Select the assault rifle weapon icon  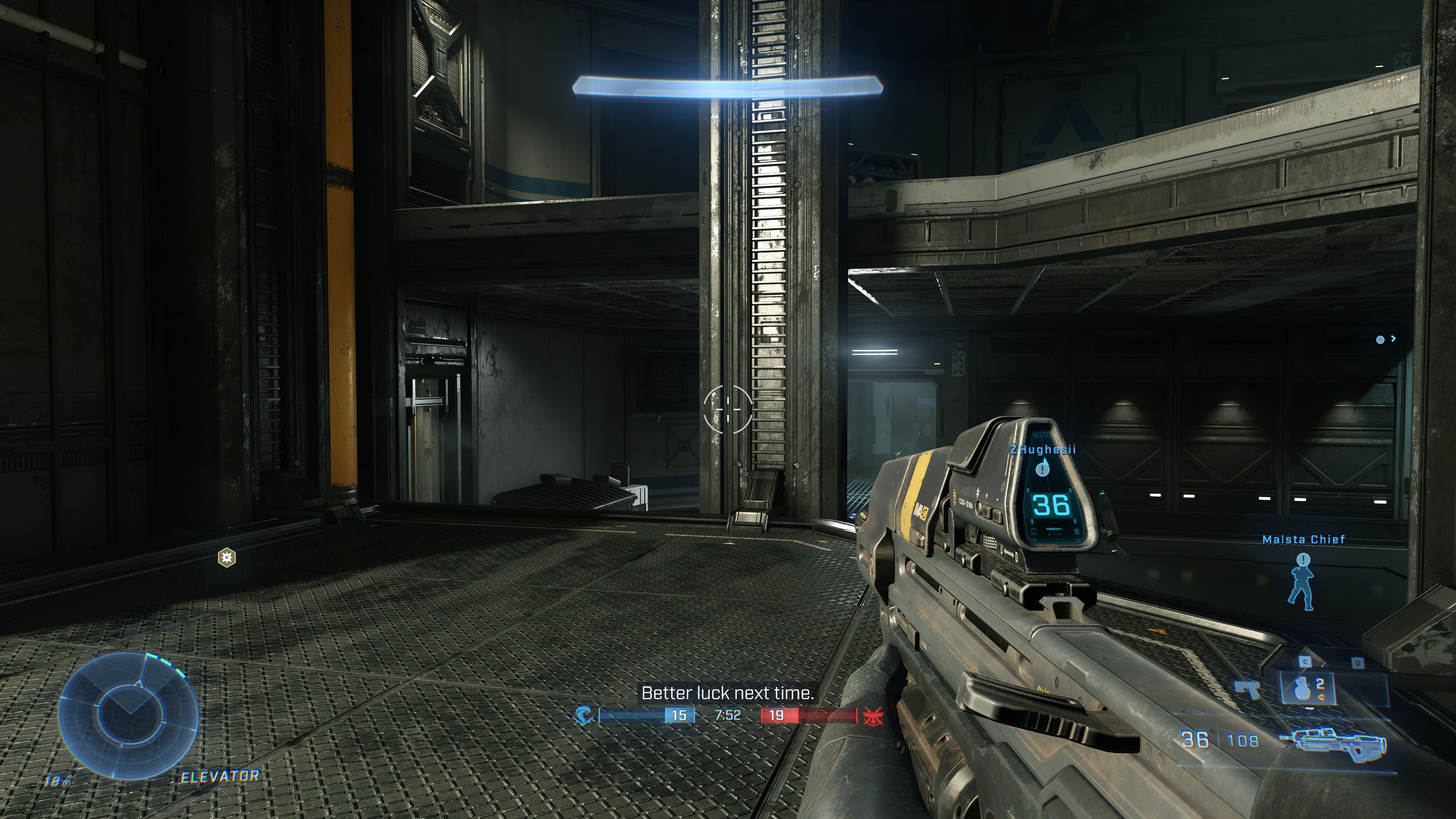coord(1332,741)
